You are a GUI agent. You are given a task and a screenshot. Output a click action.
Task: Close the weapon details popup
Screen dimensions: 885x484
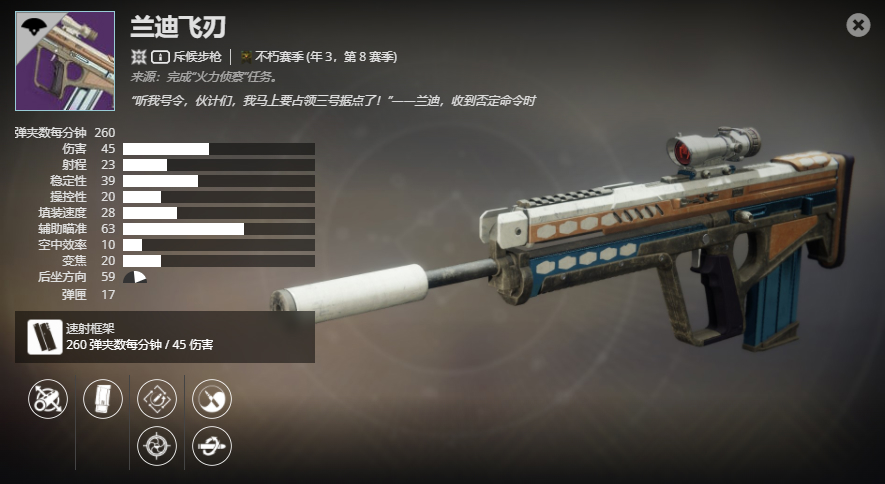pyautogui.click(x=858, y=26)
